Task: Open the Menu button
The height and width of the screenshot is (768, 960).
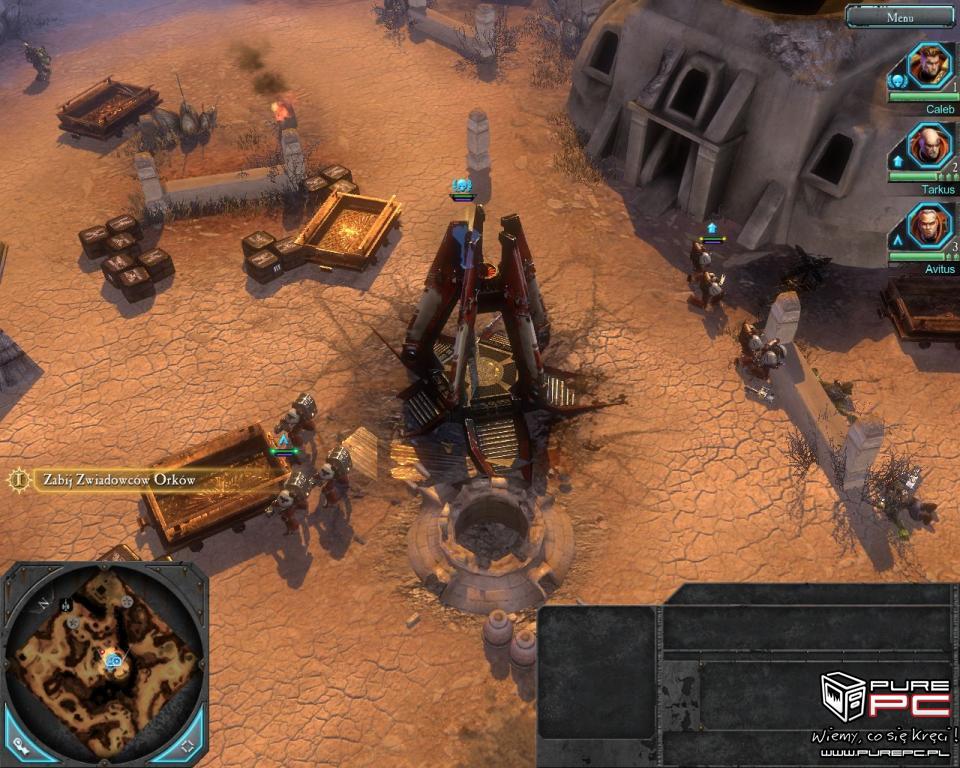Action: (900, 16)
